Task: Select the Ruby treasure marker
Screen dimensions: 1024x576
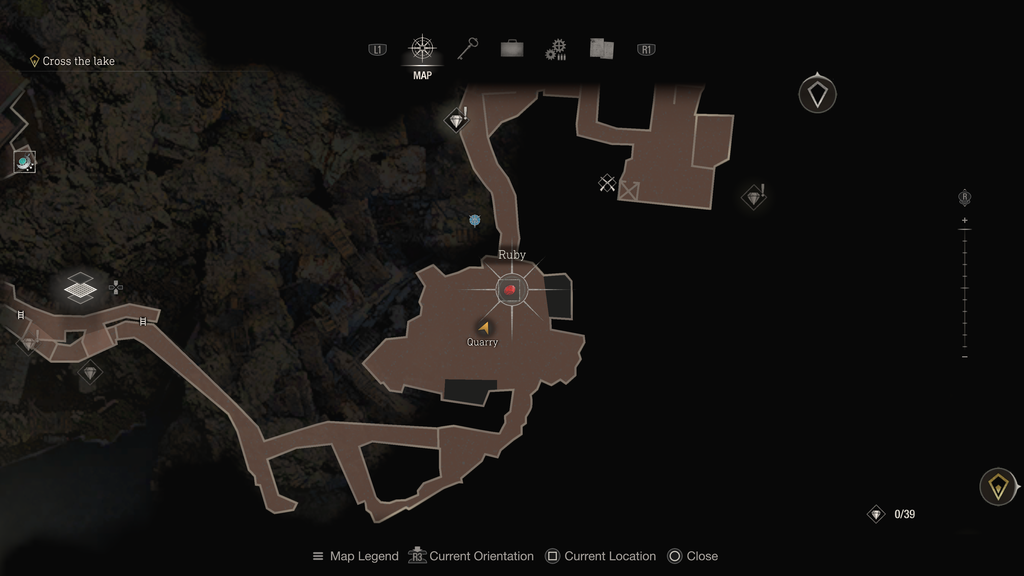Action: [511, 290]
